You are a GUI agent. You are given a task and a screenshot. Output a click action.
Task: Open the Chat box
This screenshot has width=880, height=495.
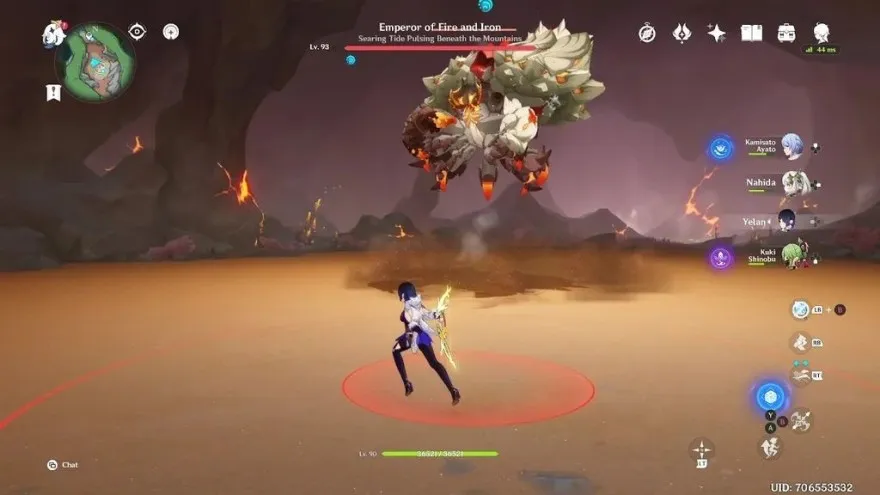coord(62,465)
